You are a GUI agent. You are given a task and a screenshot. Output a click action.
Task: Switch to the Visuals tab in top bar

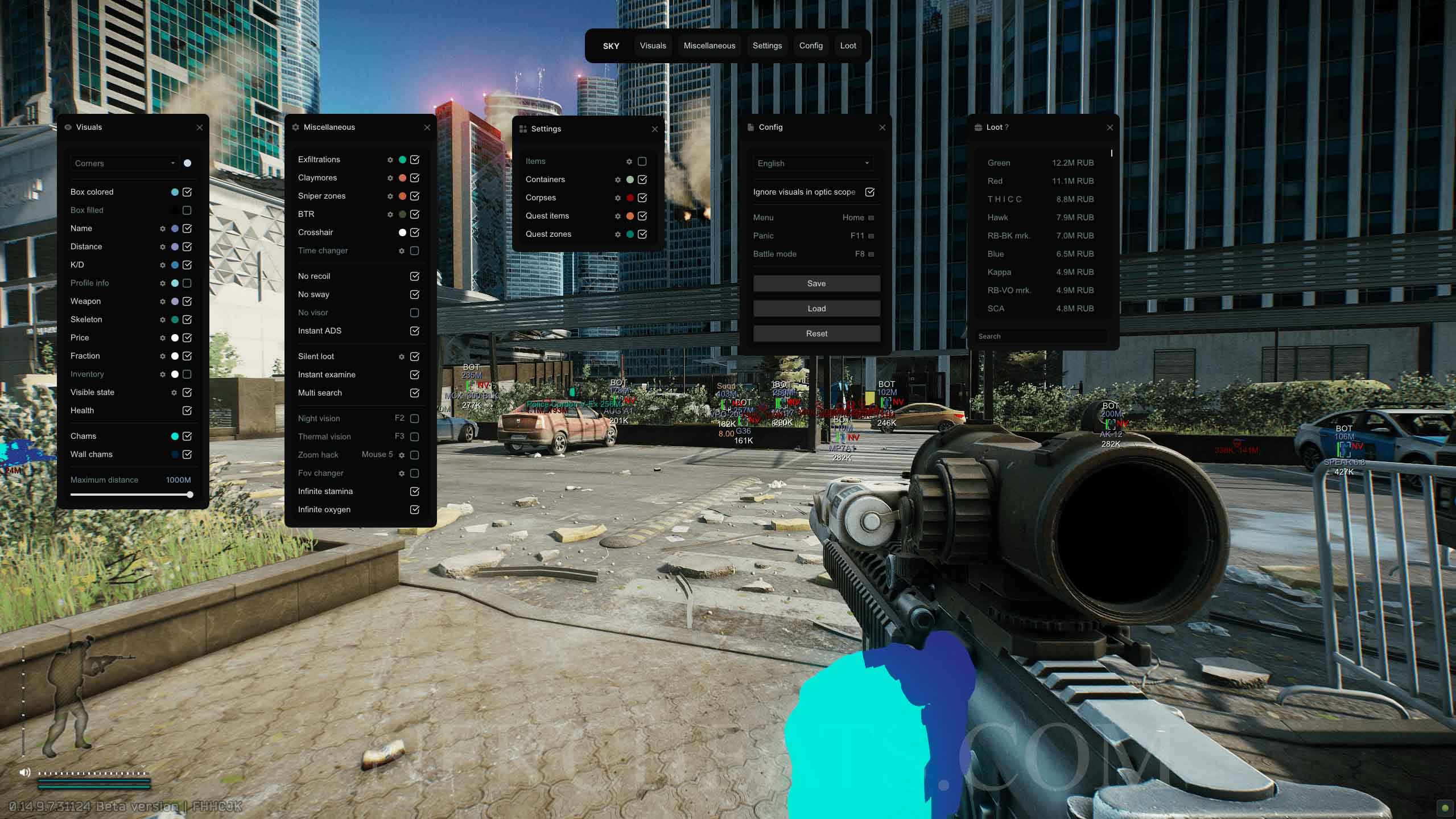pyautogui.click(x=653, y=46)
